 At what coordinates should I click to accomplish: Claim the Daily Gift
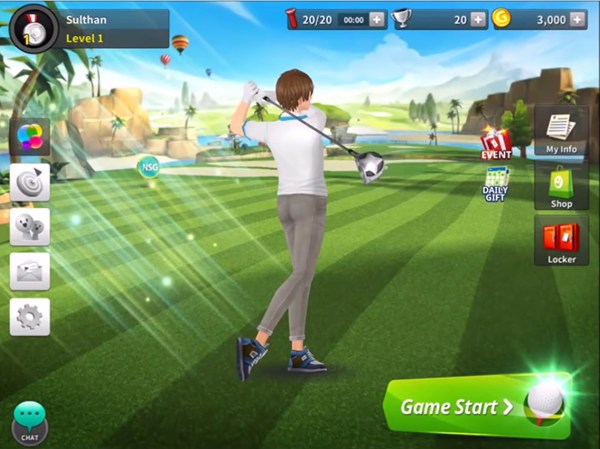click(496, 183)
